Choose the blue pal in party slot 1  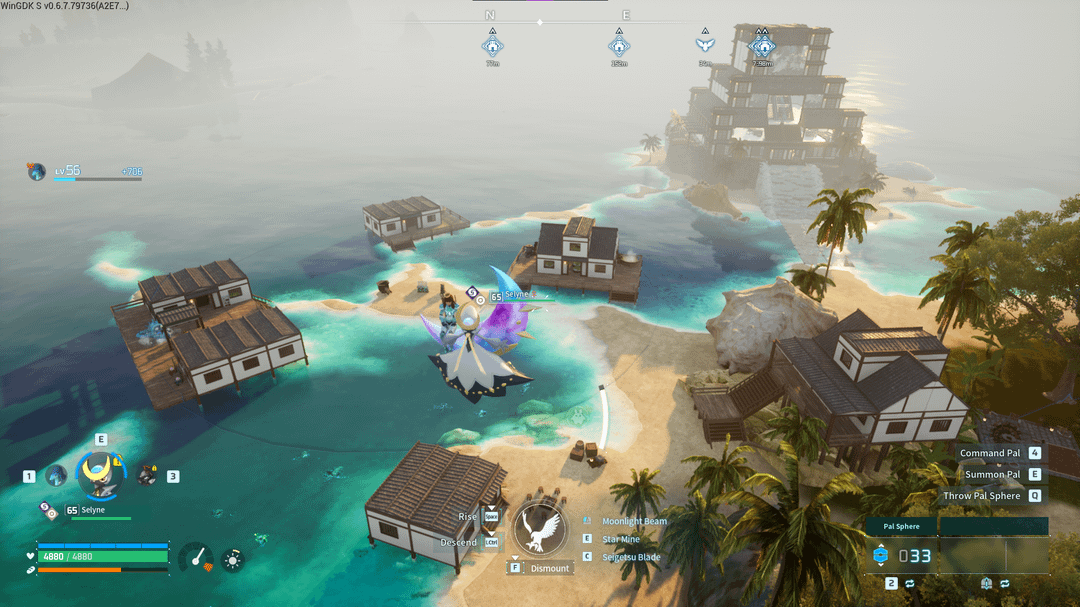click(x=56, y=476)
